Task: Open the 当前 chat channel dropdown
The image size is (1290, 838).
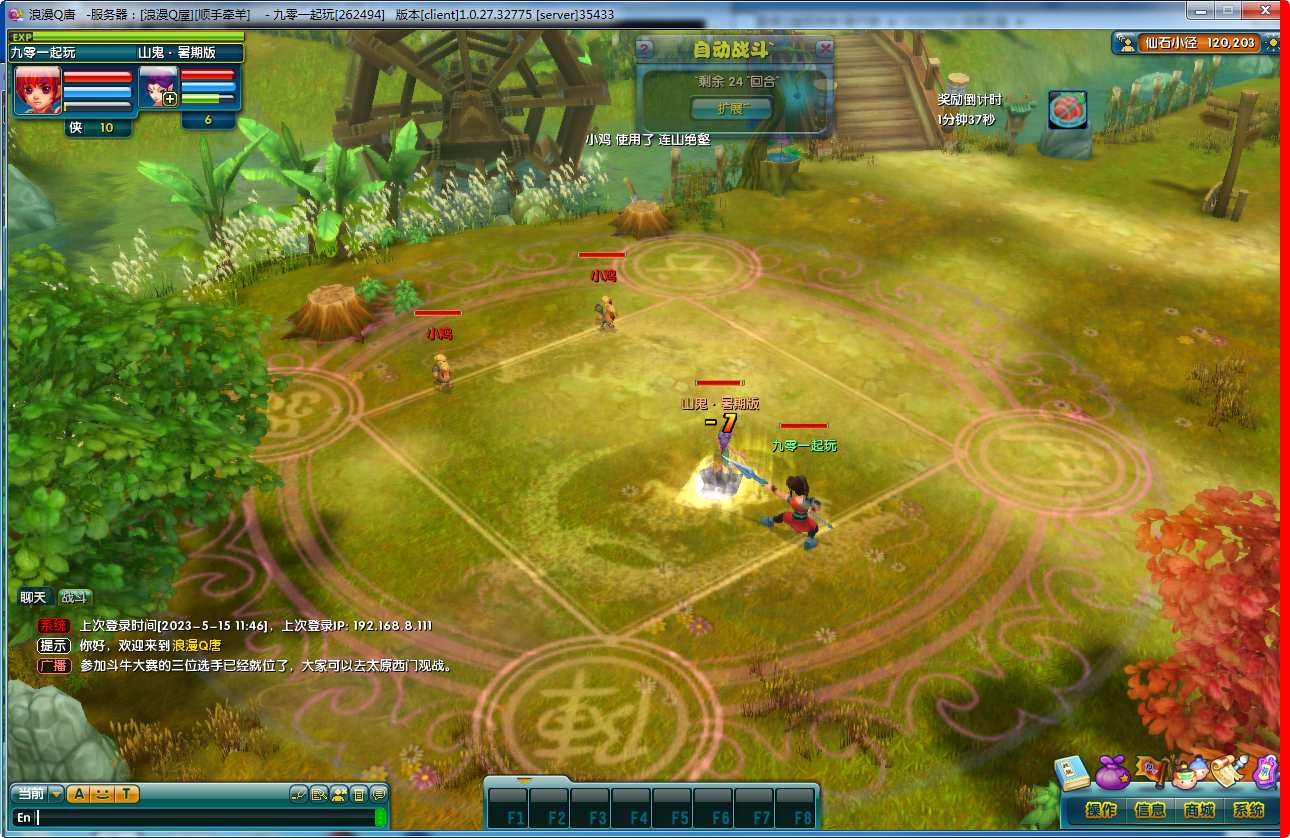Action: 57,794
